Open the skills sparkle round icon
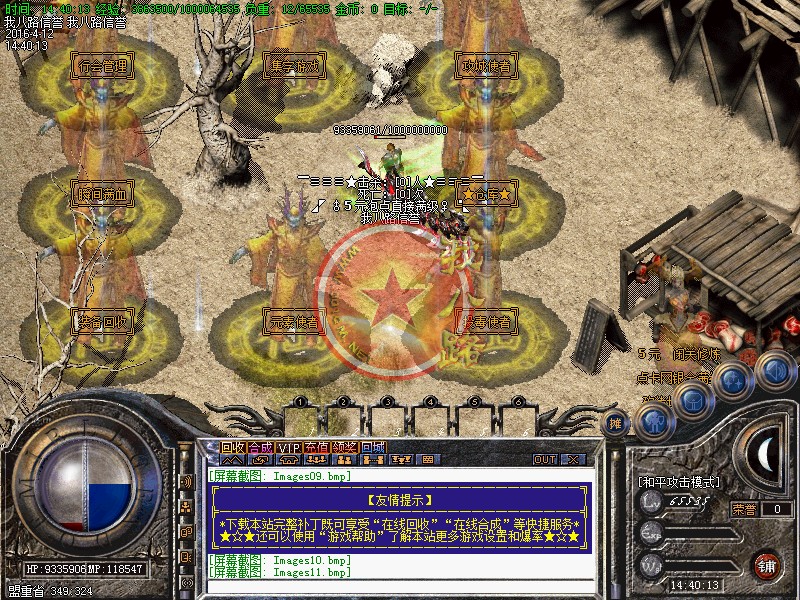The width and height of the screenshot is (800, 600). pos(733,379)
